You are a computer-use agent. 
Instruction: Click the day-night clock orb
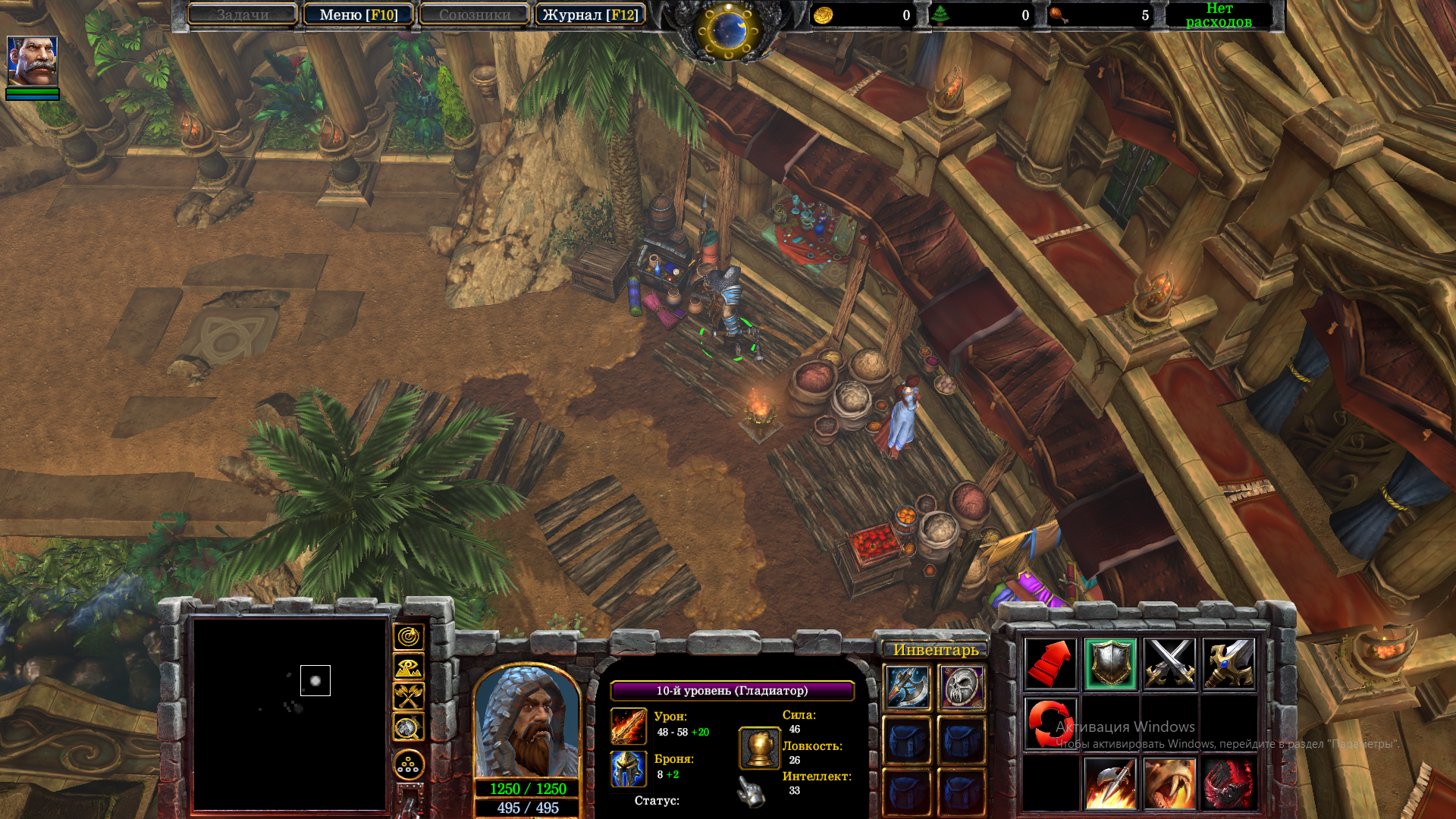[728, 30]
